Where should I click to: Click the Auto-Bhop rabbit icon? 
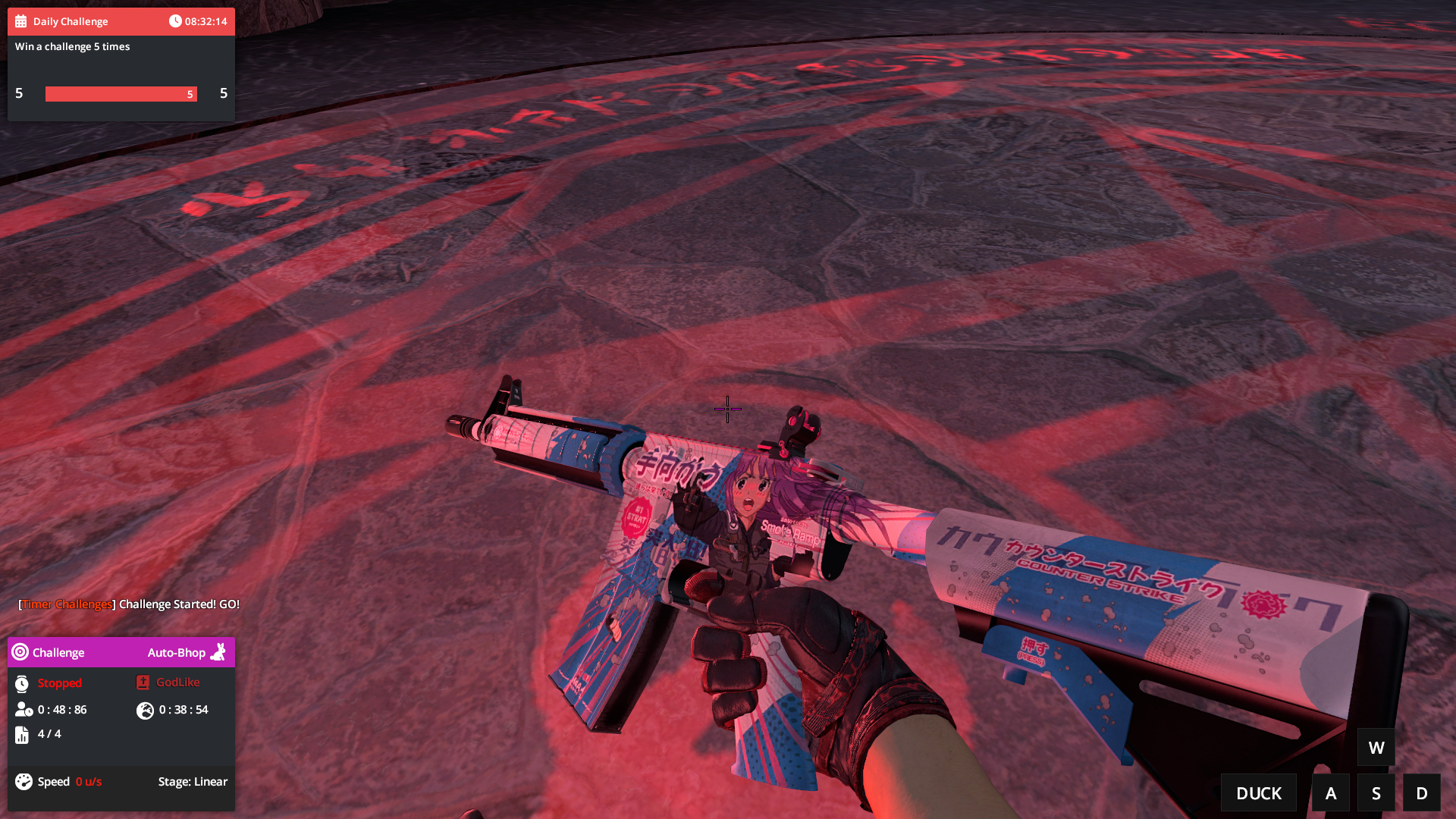218,652
